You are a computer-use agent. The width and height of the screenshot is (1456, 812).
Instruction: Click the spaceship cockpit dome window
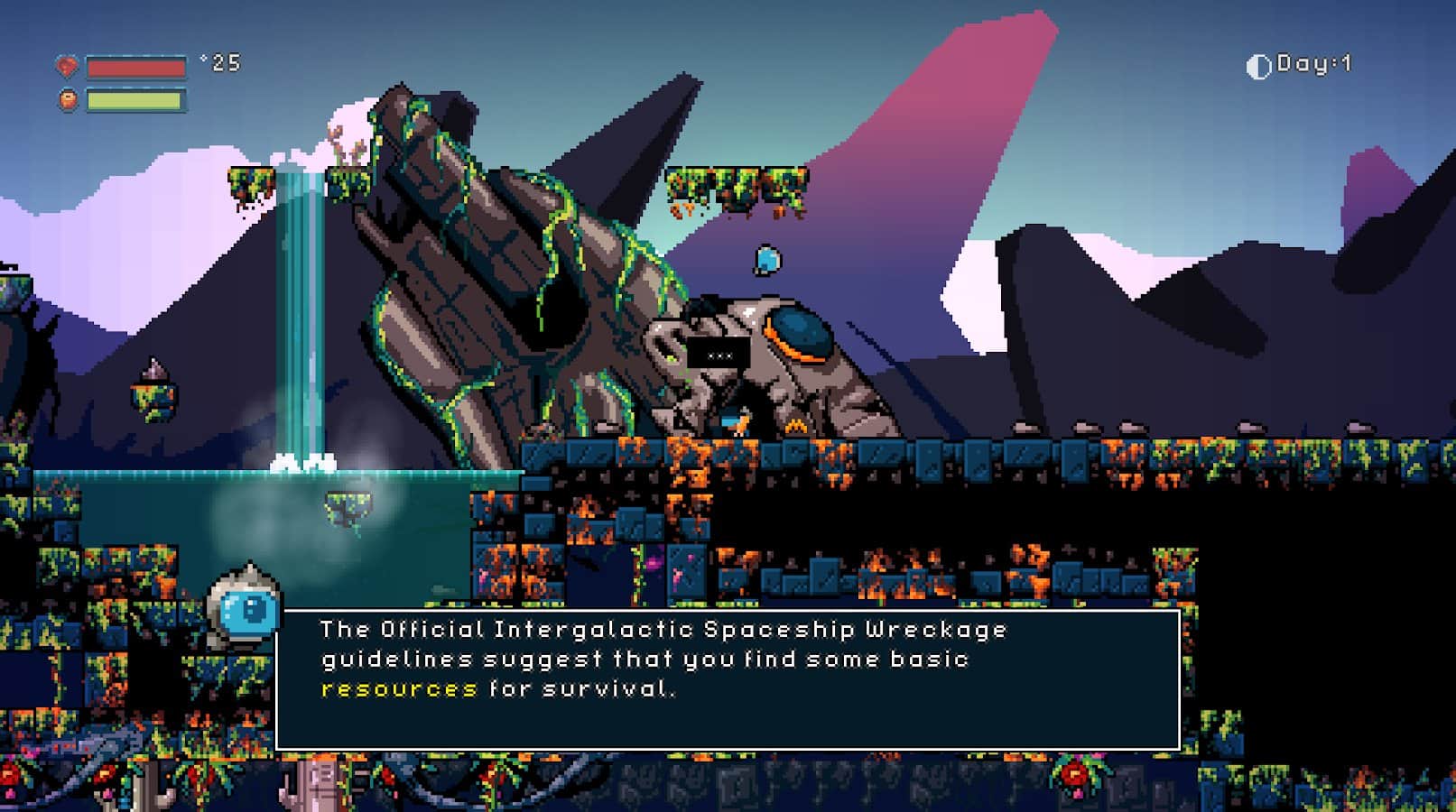tap(802, 332)
